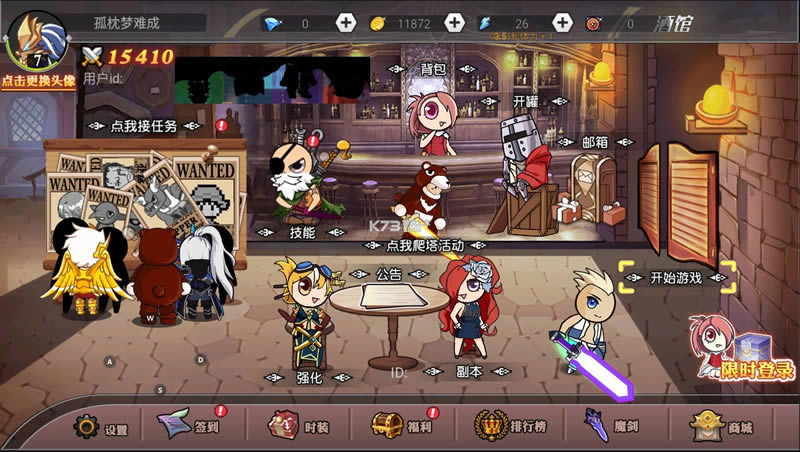Select 点我接任务 to take quests

coord(144,126)
